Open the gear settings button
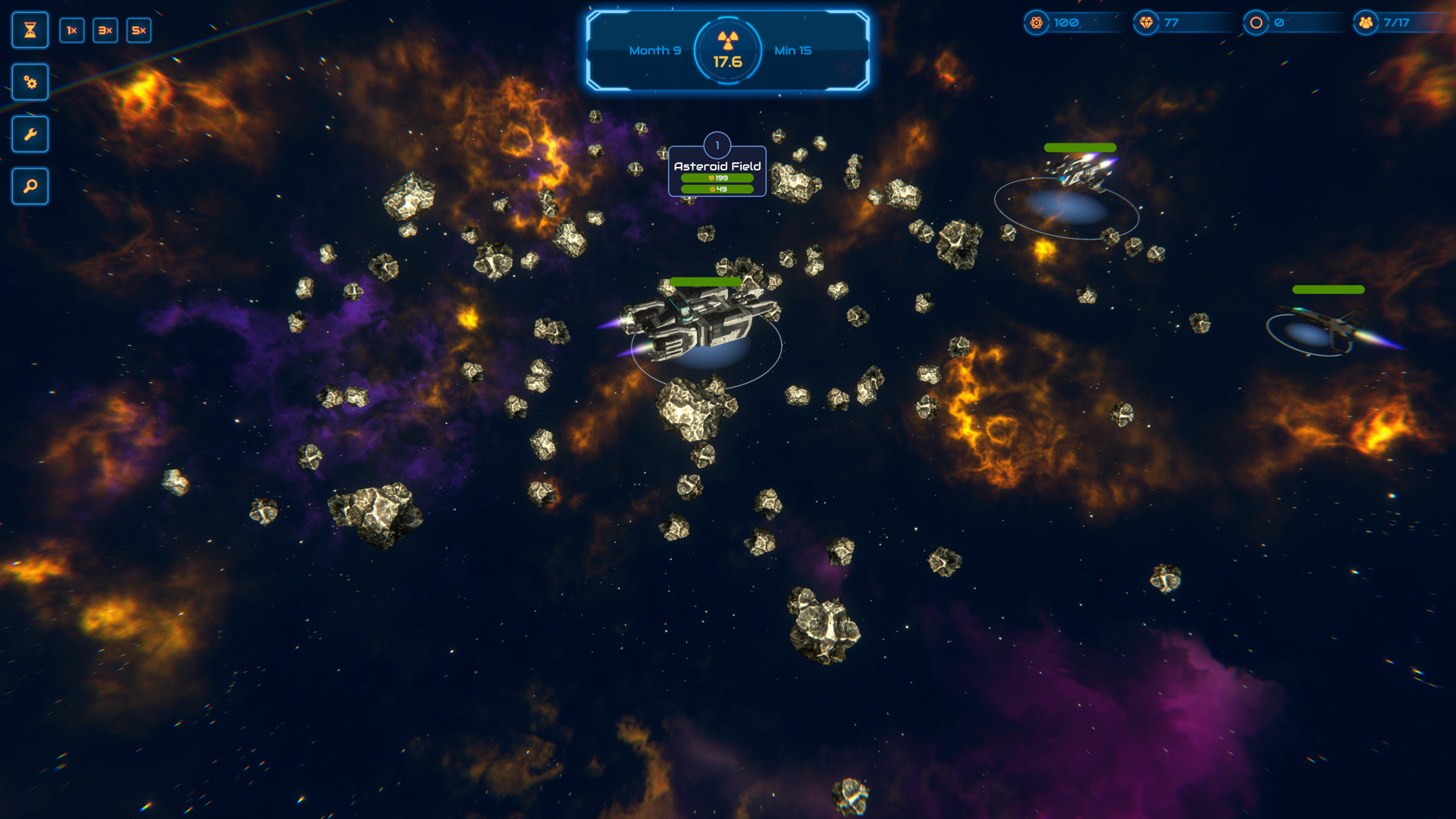 (x=30, y=82)
